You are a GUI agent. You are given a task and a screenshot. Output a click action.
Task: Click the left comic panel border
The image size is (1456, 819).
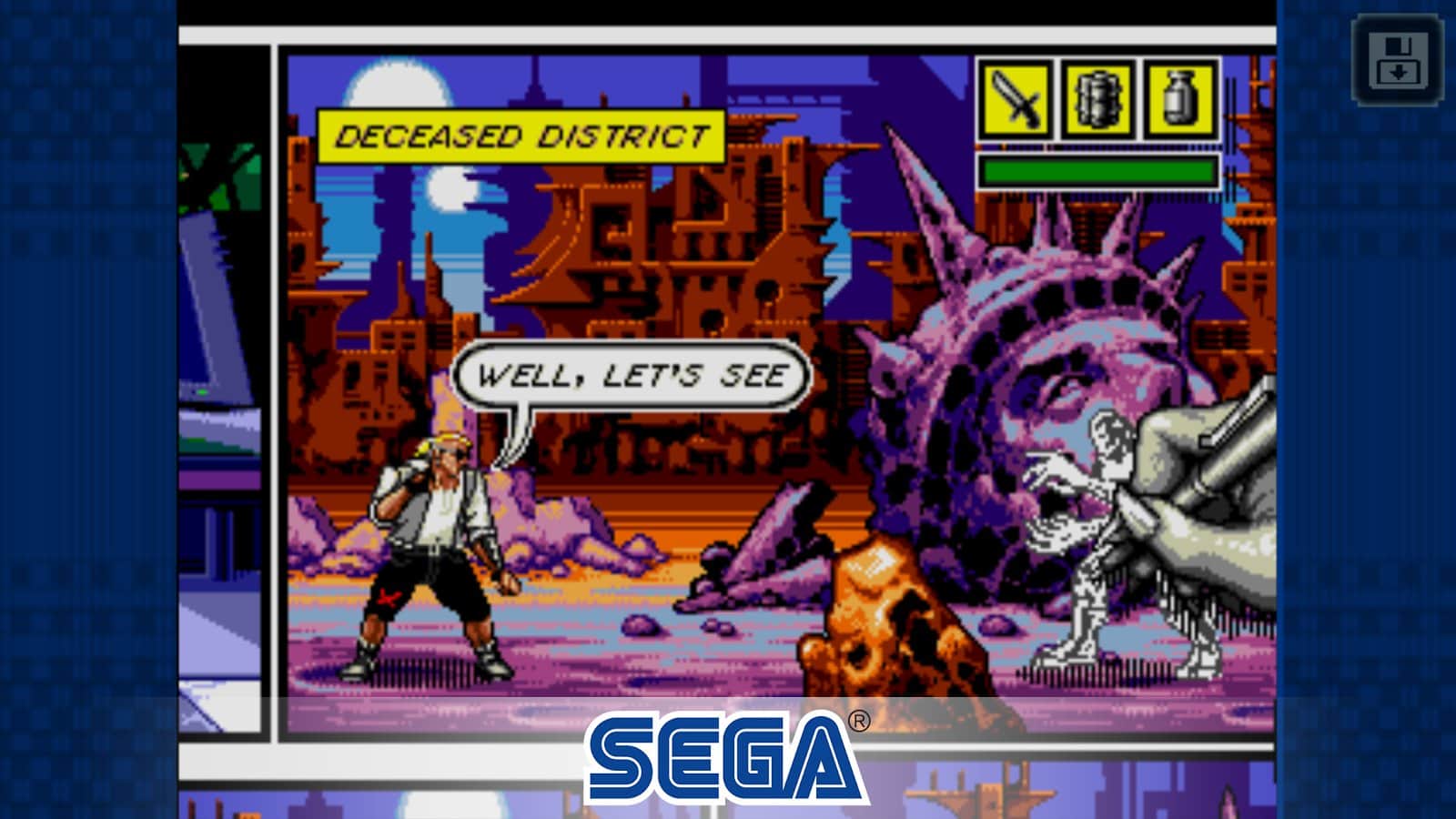coord(273,364)
